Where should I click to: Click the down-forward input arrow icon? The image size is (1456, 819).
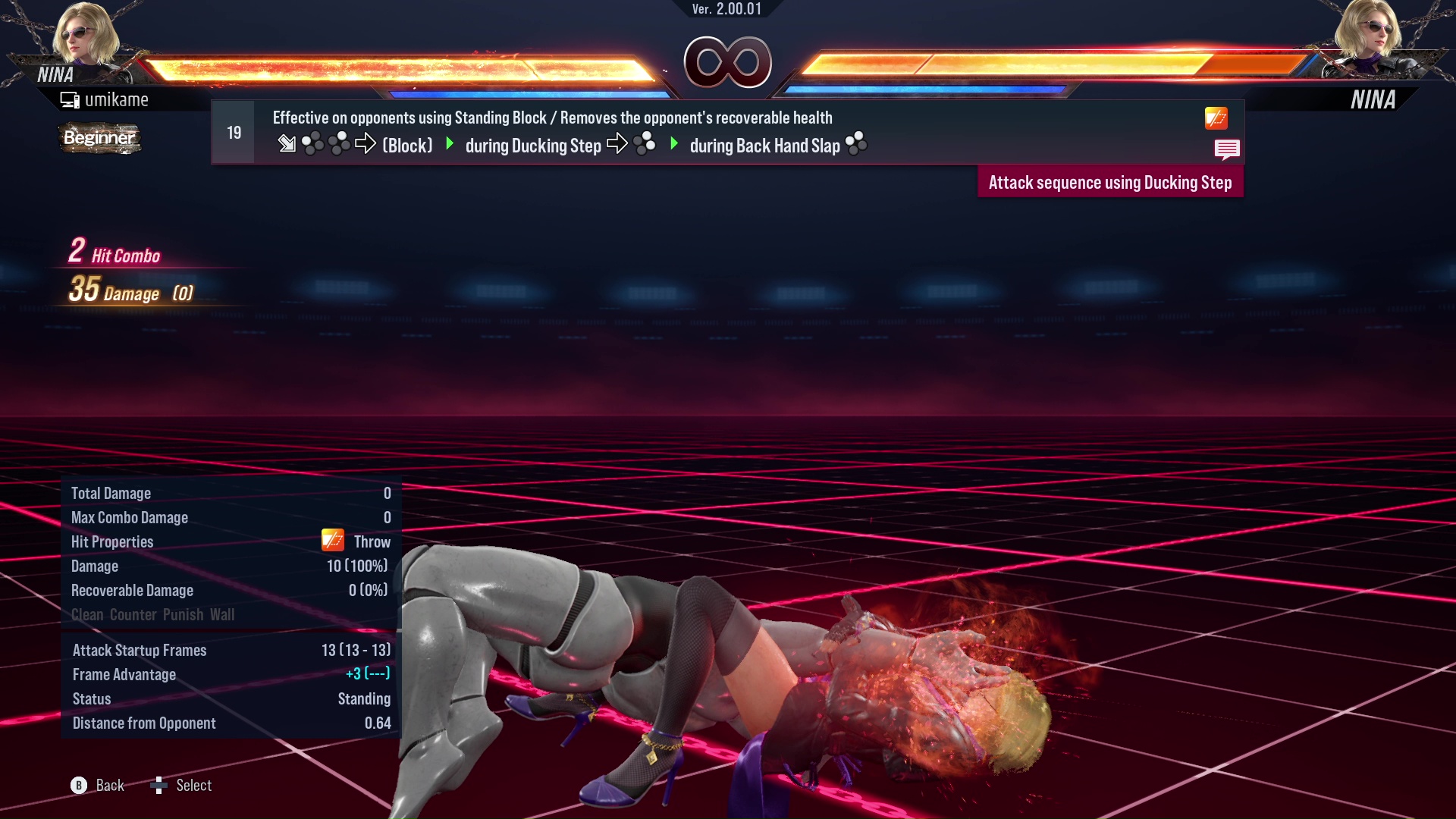(x=288, y=144)
